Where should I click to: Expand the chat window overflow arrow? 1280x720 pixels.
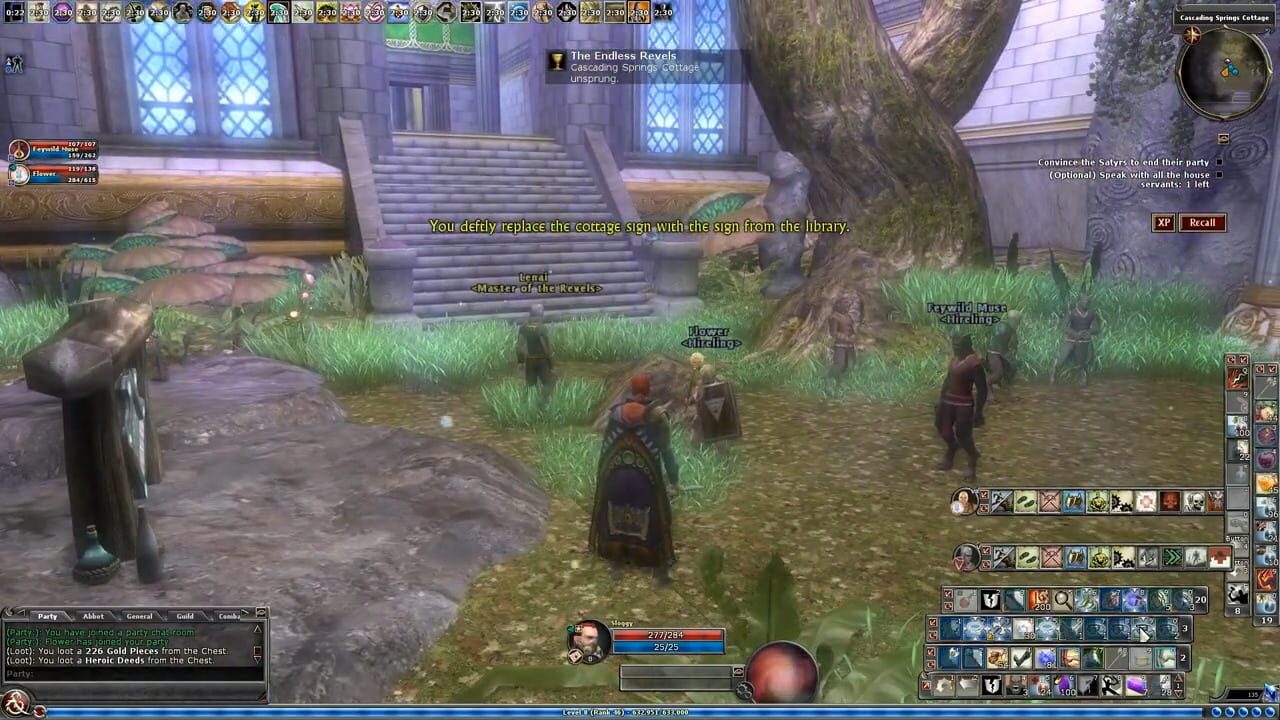tap(243, 613)
